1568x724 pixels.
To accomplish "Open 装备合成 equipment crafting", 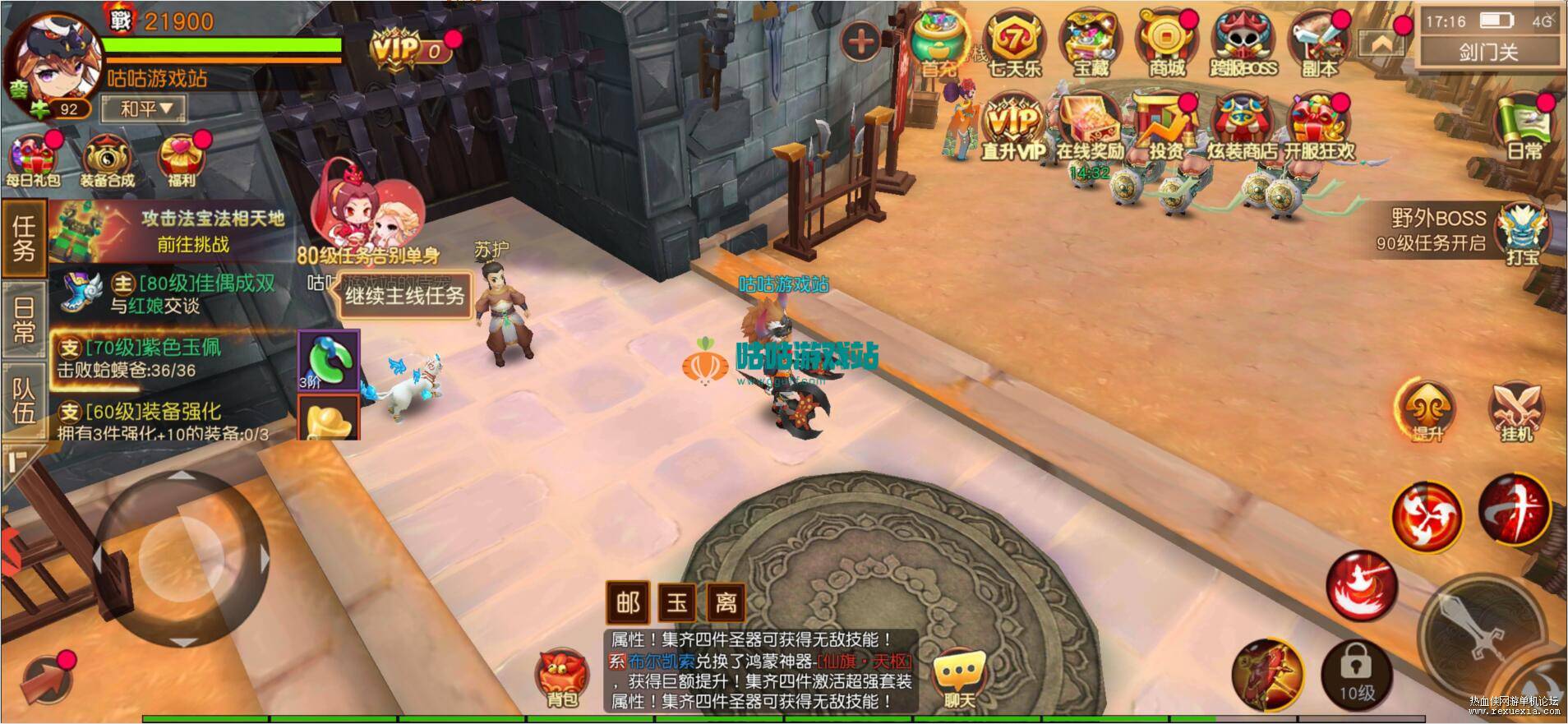I will tap(107, 159).
